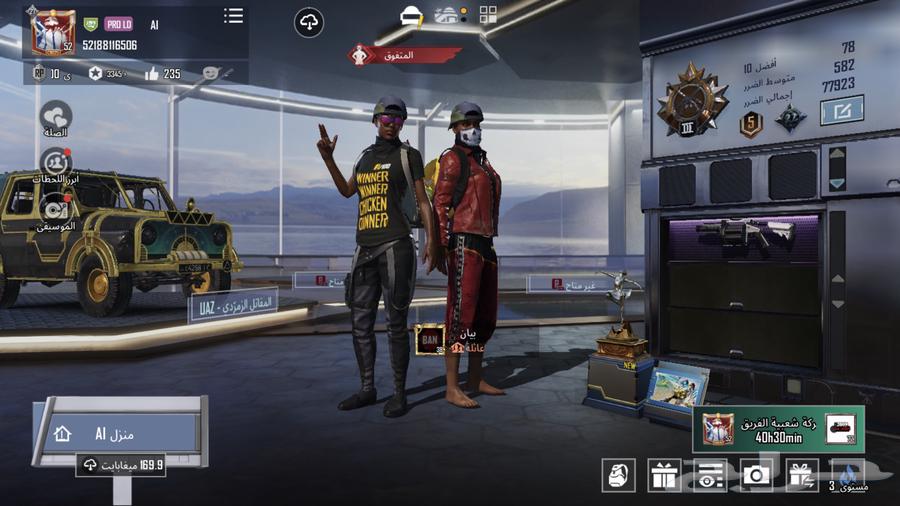900x506 pixels.
Task: View the highlights moments icon
Action: coord(56,164)
